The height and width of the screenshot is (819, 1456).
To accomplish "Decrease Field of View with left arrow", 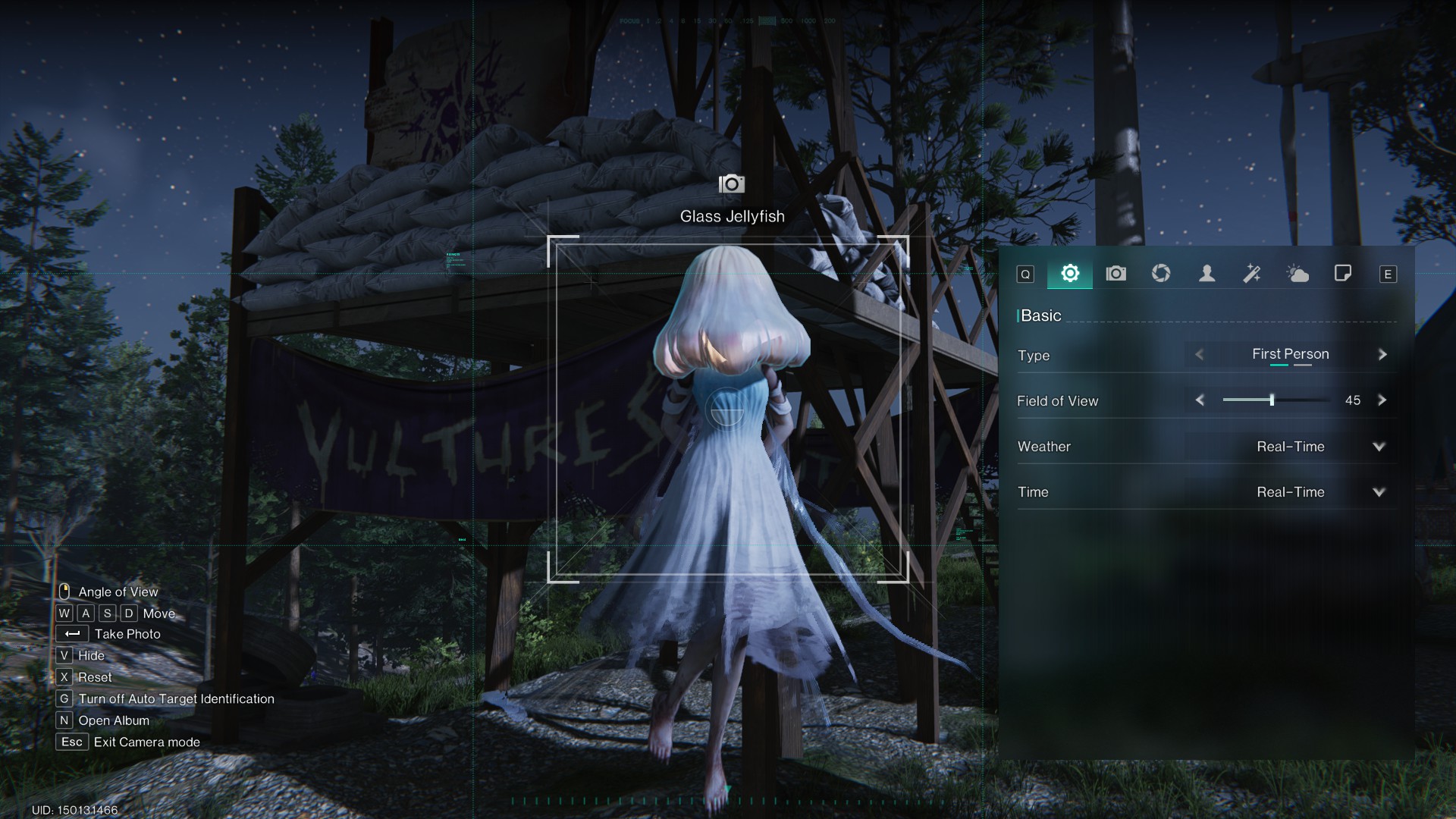I will point(1200,400).
